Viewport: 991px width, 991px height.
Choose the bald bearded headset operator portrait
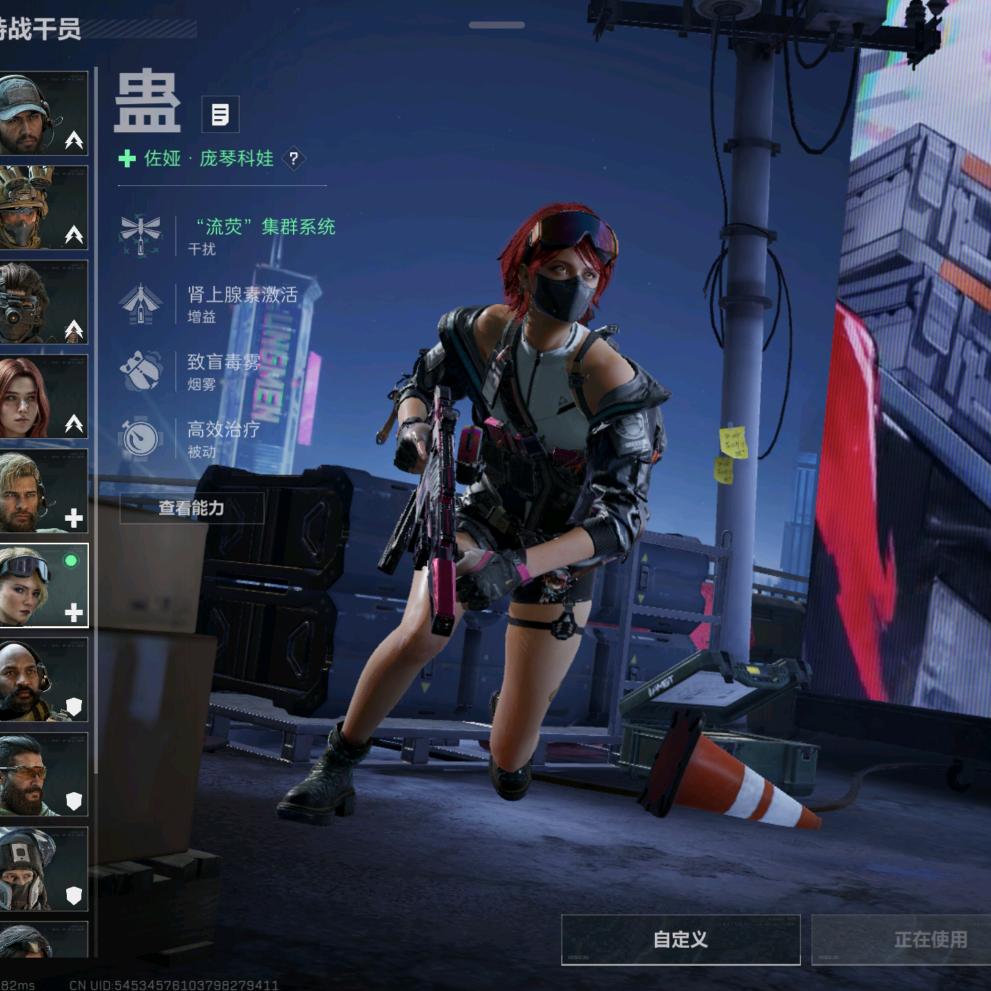[42, 680]
